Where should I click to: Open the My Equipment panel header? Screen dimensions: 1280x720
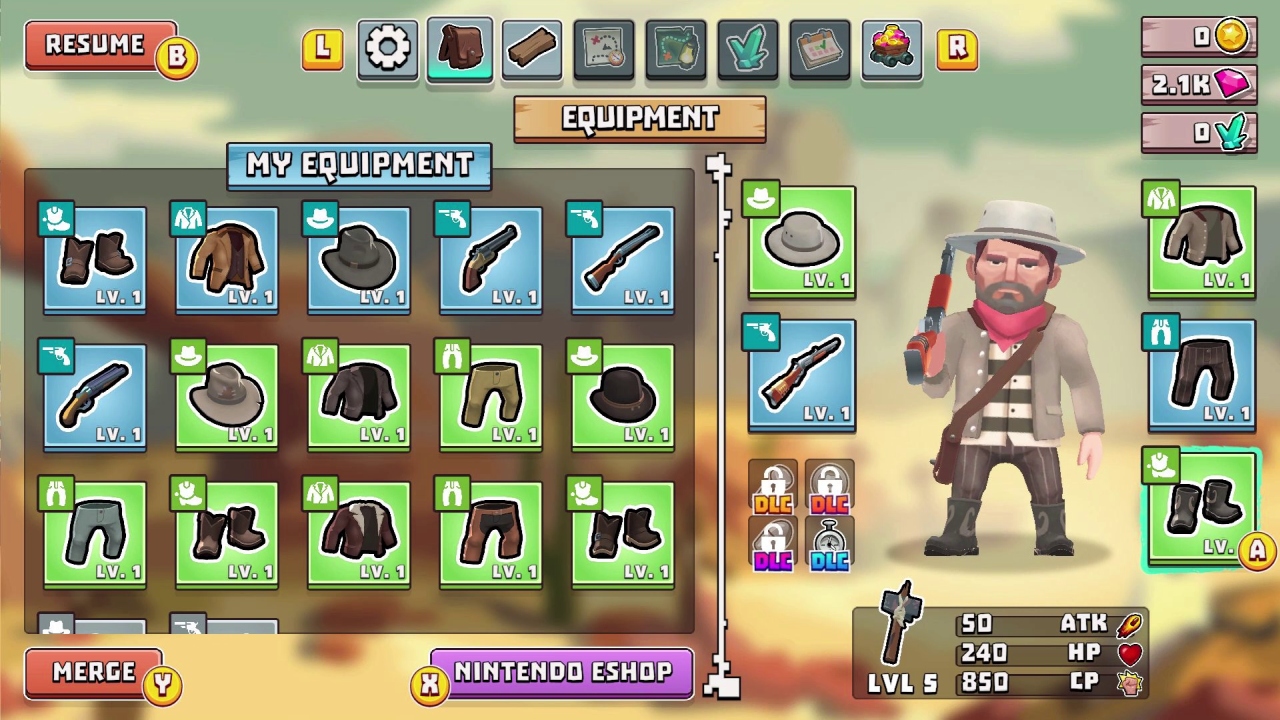359,166
